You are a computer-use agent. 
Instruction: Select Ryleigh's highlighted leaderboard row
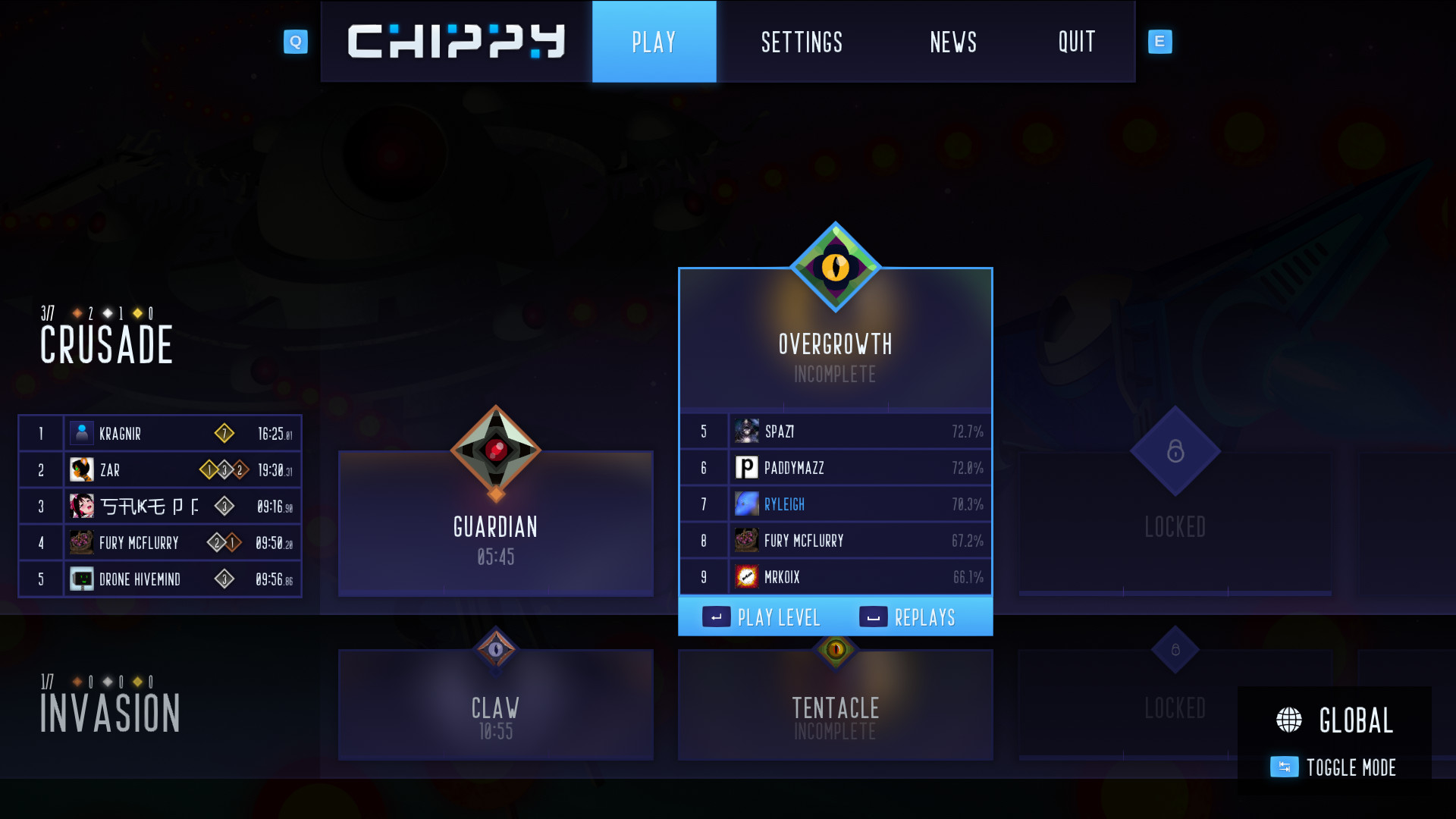coord(835,504)
